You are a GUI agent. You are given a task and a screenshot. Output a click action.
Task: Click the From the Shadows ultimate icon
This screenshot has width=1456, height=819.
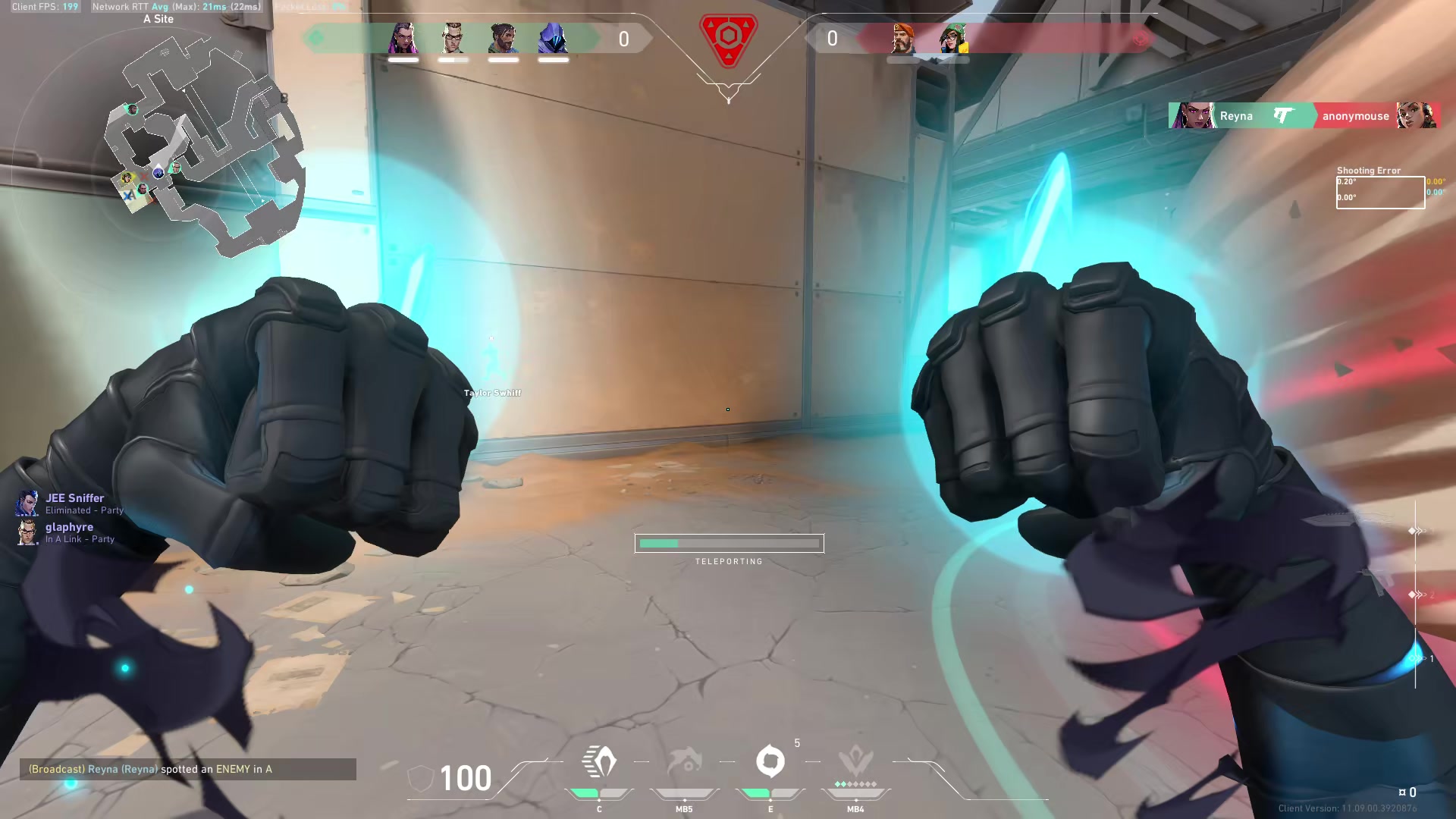point(855,762)
